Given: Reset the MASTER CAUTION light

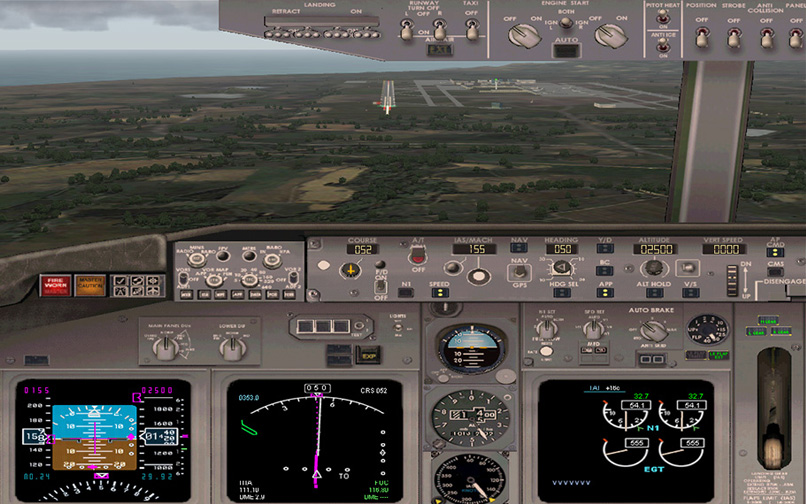Looking at the screenshot, I should 90,284.
